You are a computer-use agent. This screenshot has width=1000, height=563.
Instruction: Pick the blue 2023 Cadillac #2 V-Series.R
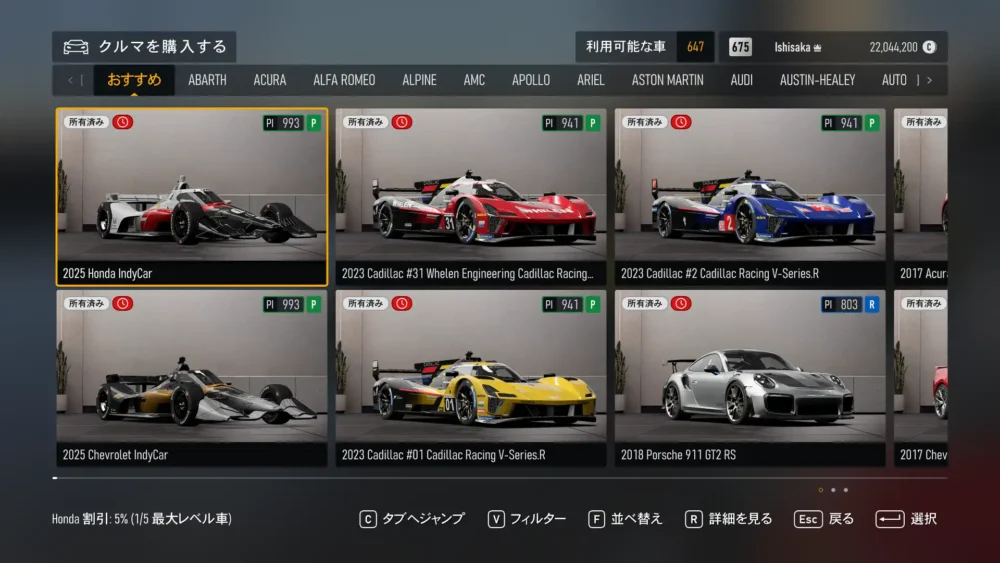tap(750, 197)
